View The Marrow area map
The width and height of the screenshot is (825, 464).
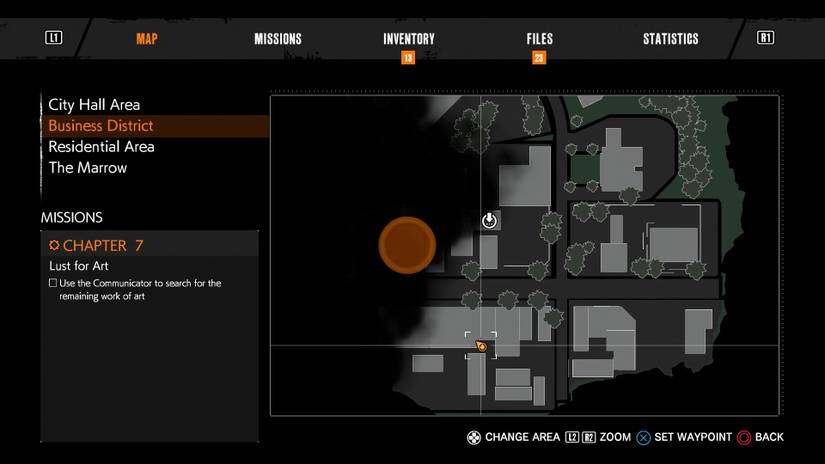88,168
